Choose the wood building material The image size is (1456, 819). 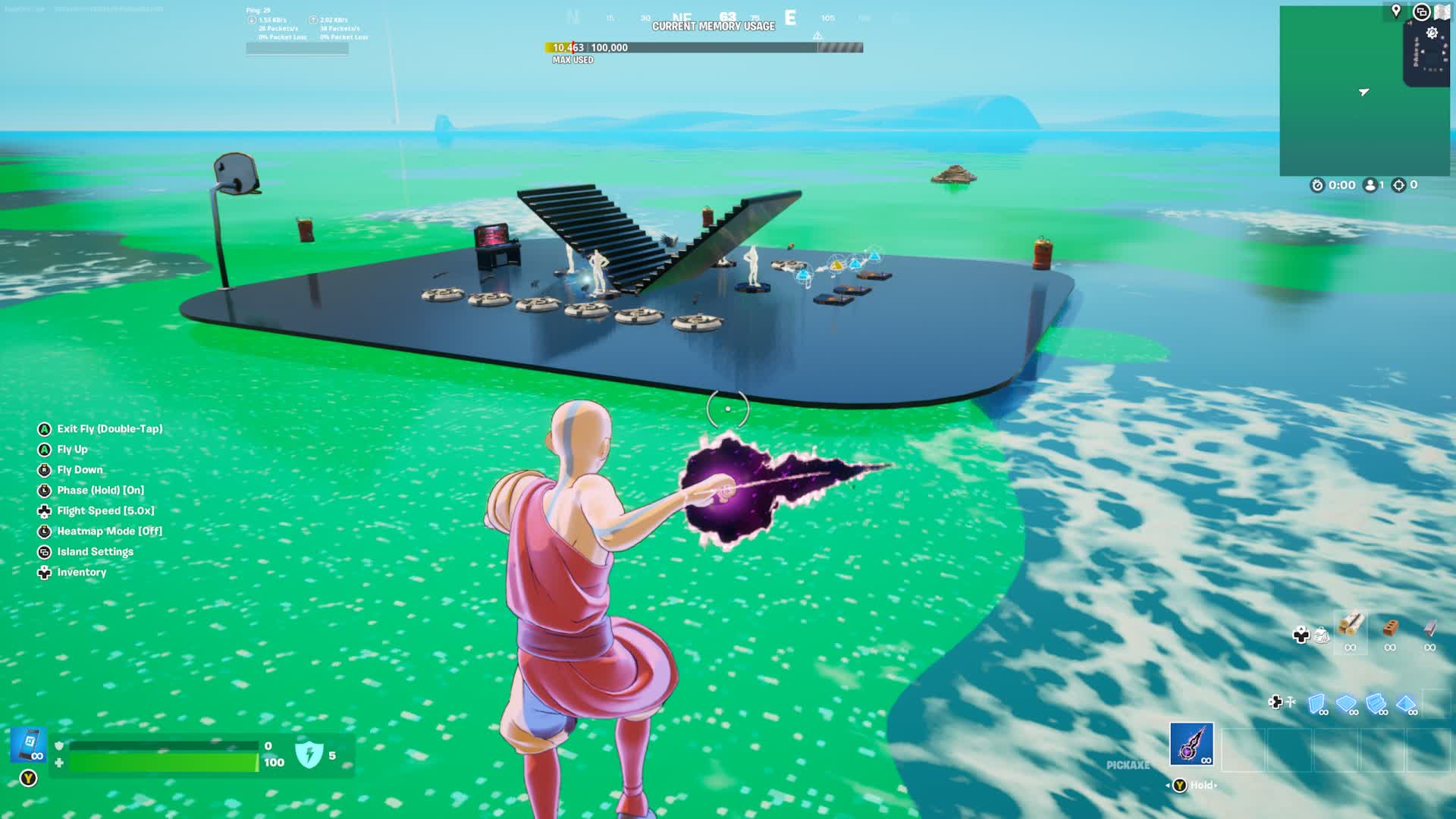pos(1351,626)
